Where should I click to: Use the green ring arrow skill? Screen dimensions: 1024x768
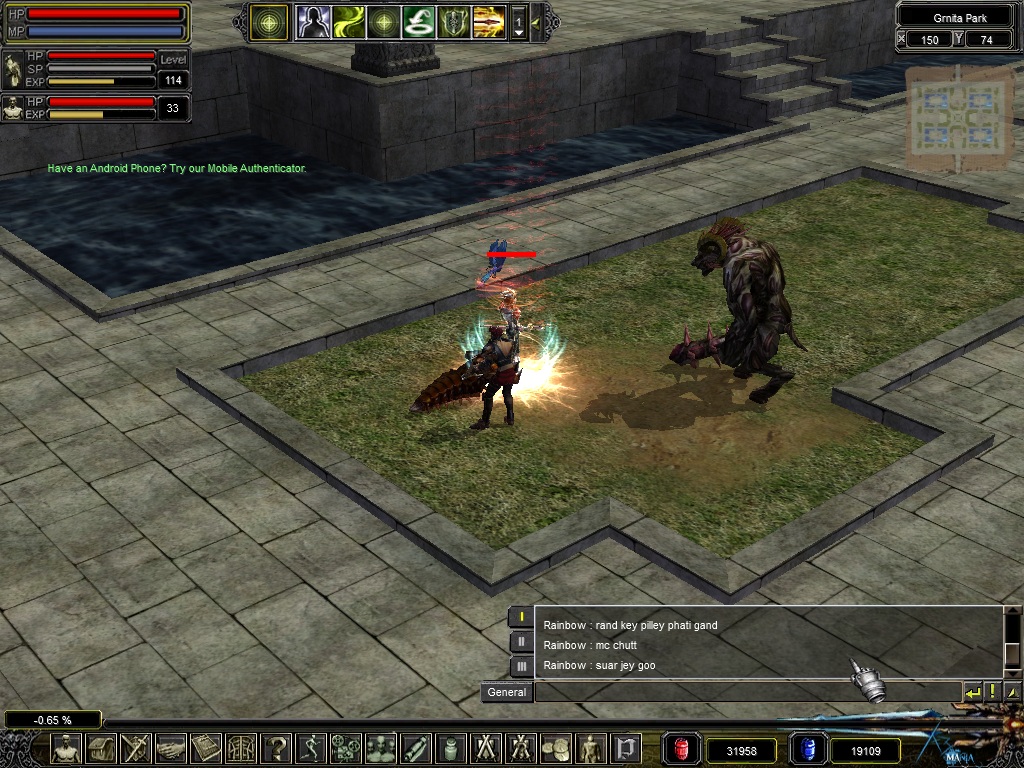418,21
